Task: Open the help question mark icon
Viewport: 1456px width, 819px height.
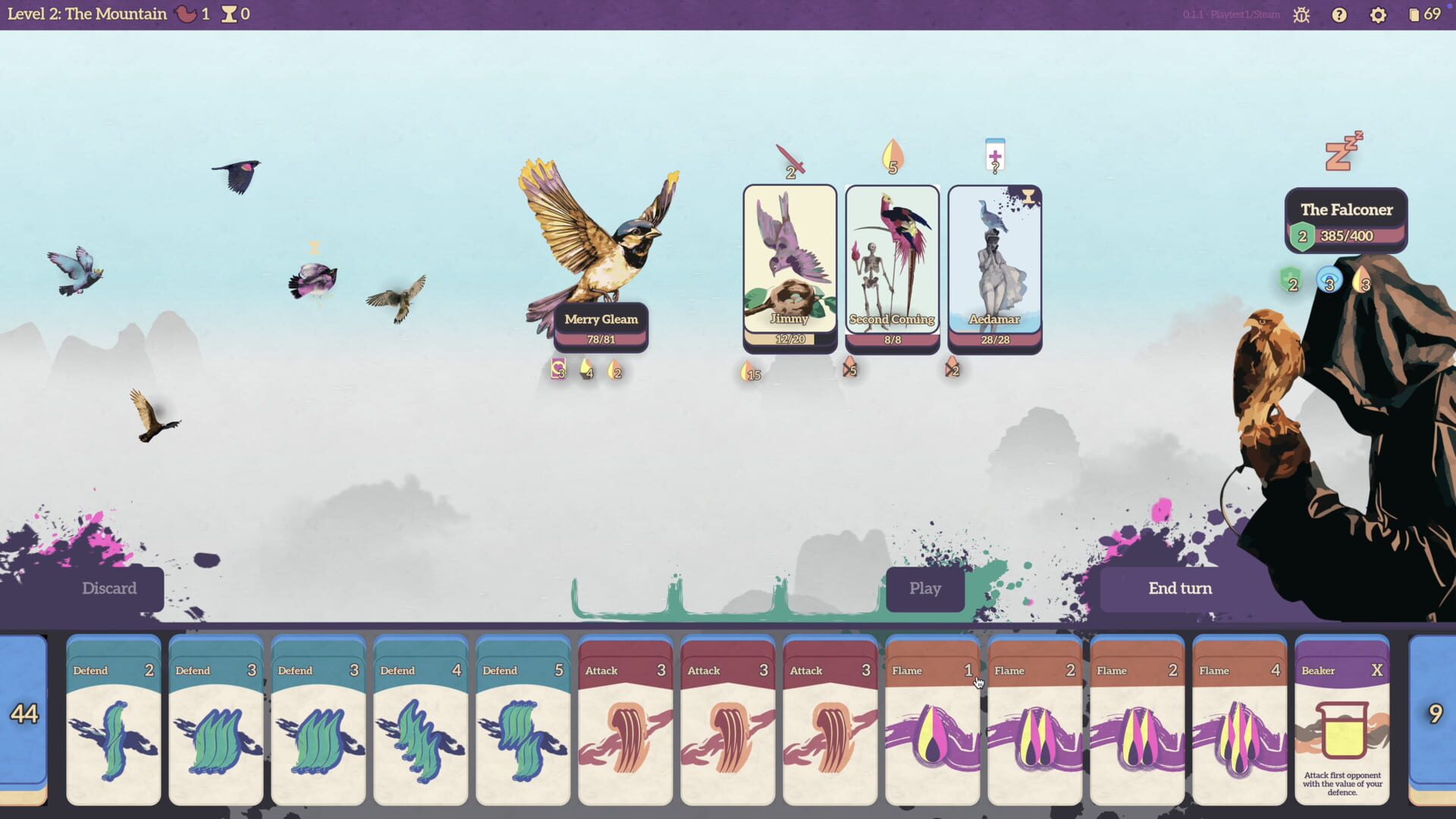Action: (1338, 14)
